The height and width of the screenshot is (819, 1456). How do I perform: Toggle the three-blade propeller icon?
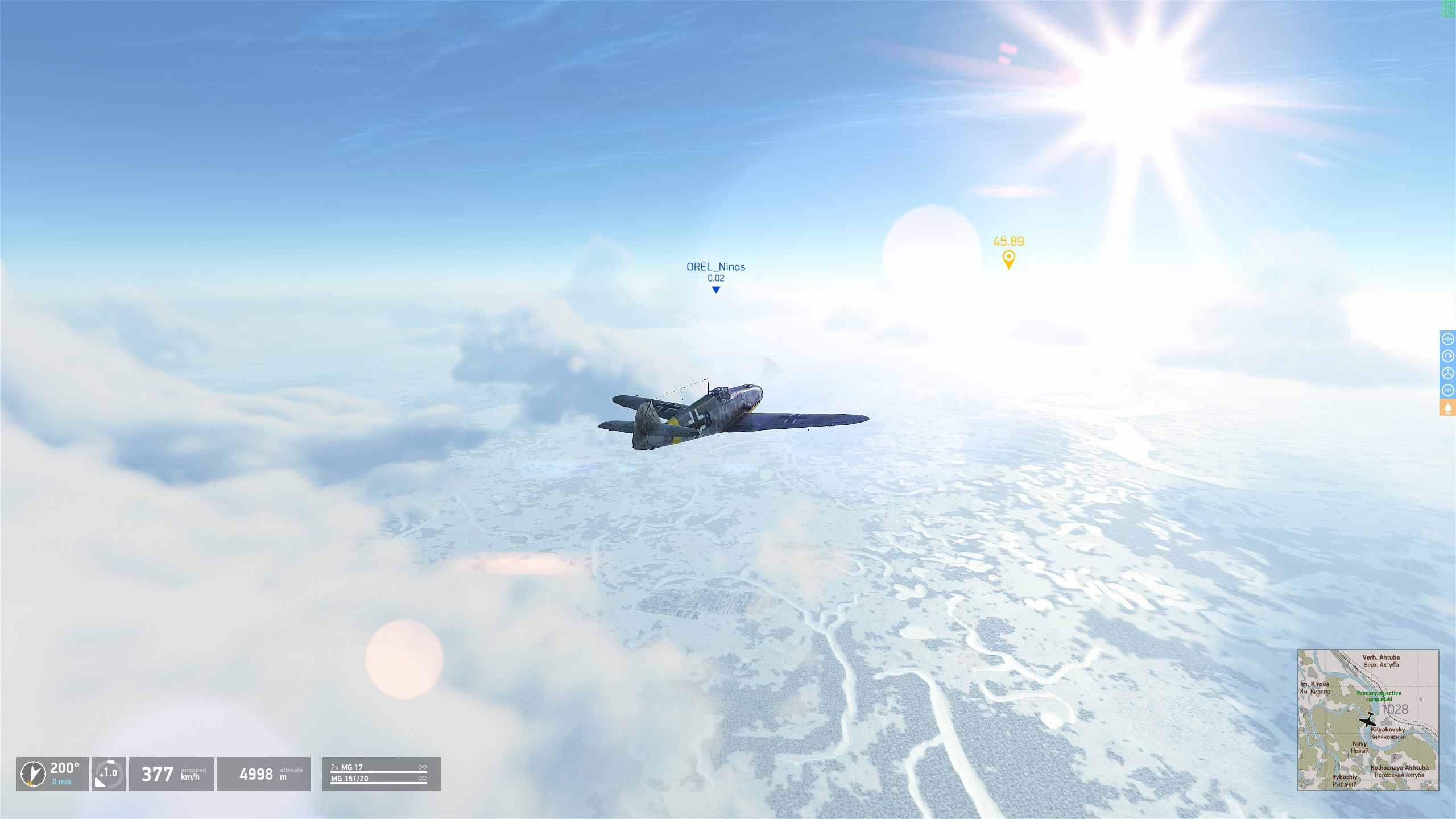(x=1447, y=374)
